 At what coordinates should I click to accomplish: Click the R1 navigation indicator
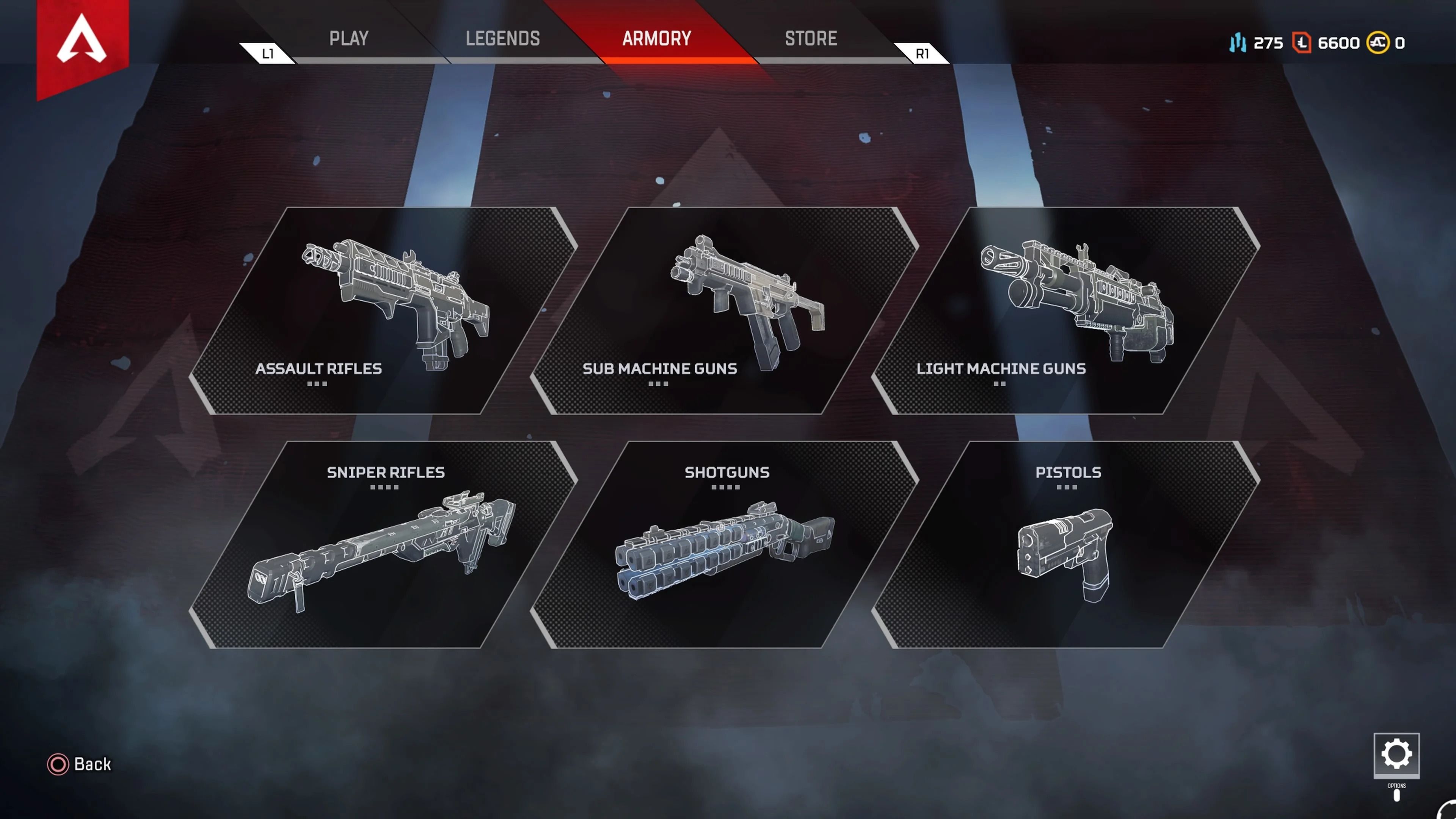923,54
